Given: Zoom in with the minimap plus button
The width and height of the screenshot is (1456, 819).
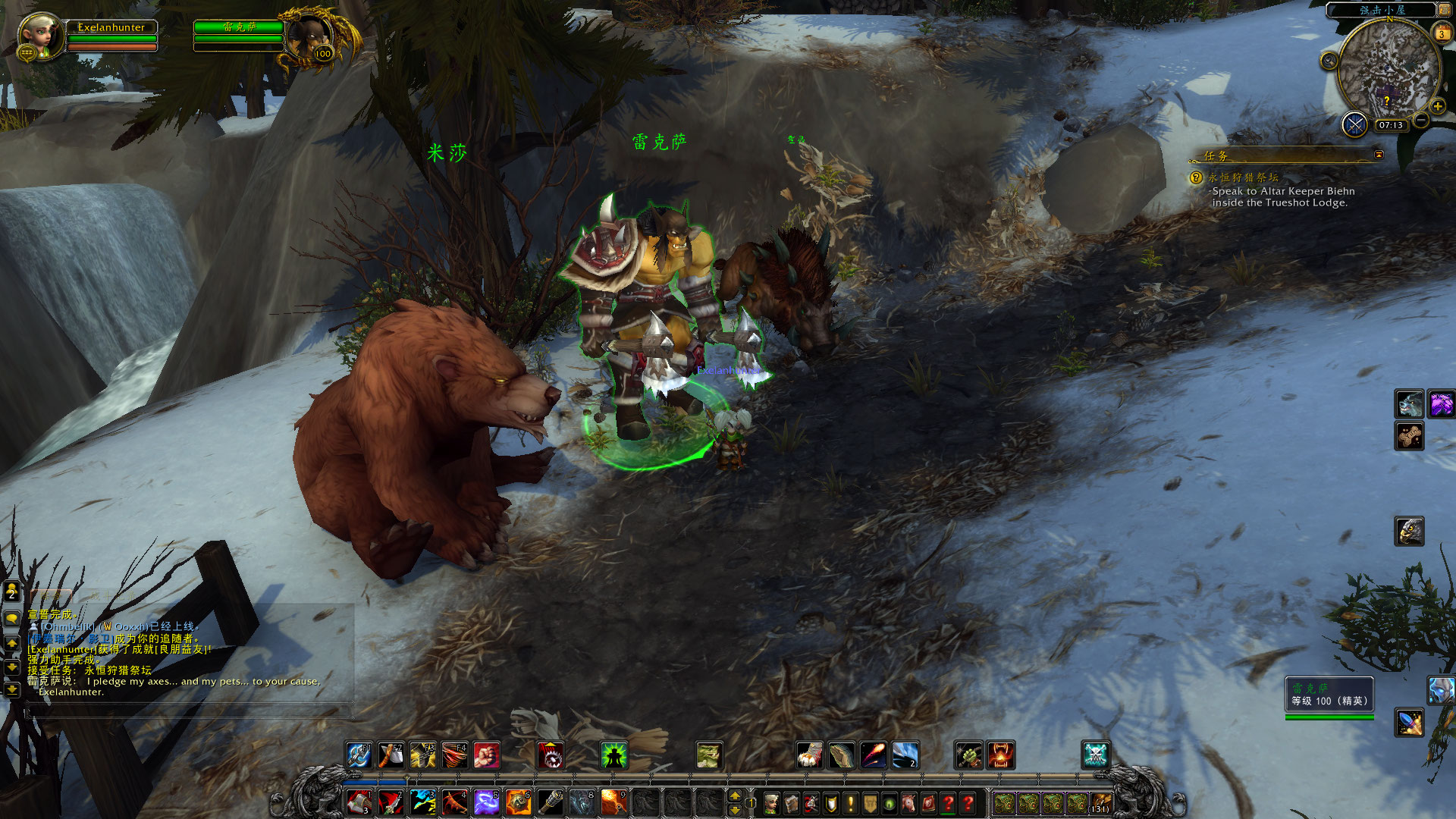Looking at the screenshot, I should point(1438,107).
